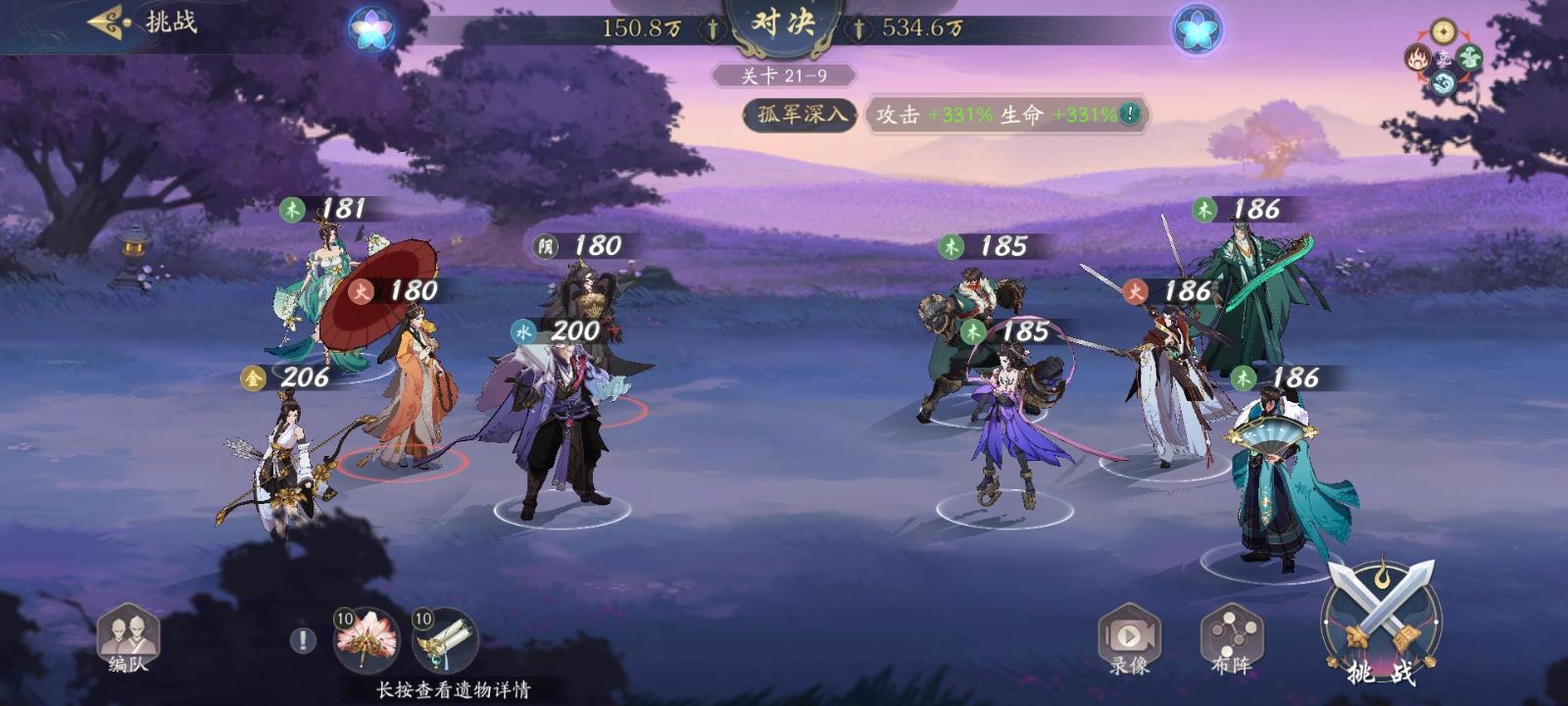Expand the 关卡 21-9 stage info

(784, 74)
